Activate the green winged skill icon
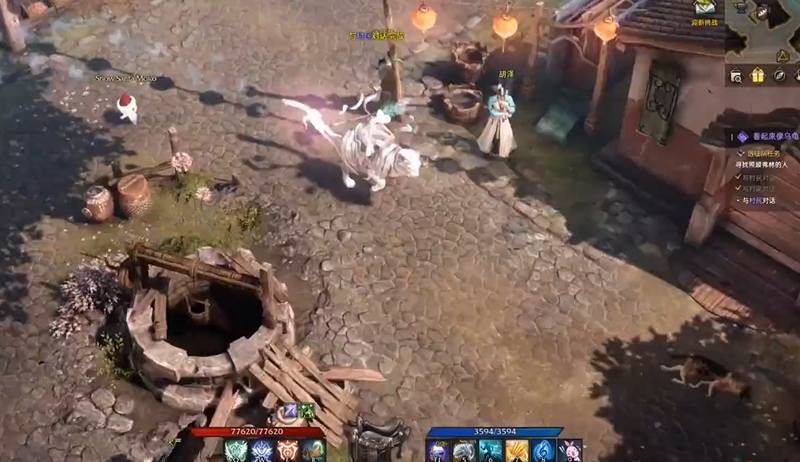Viewport: 800px width, 462px height. click(235, 451)
